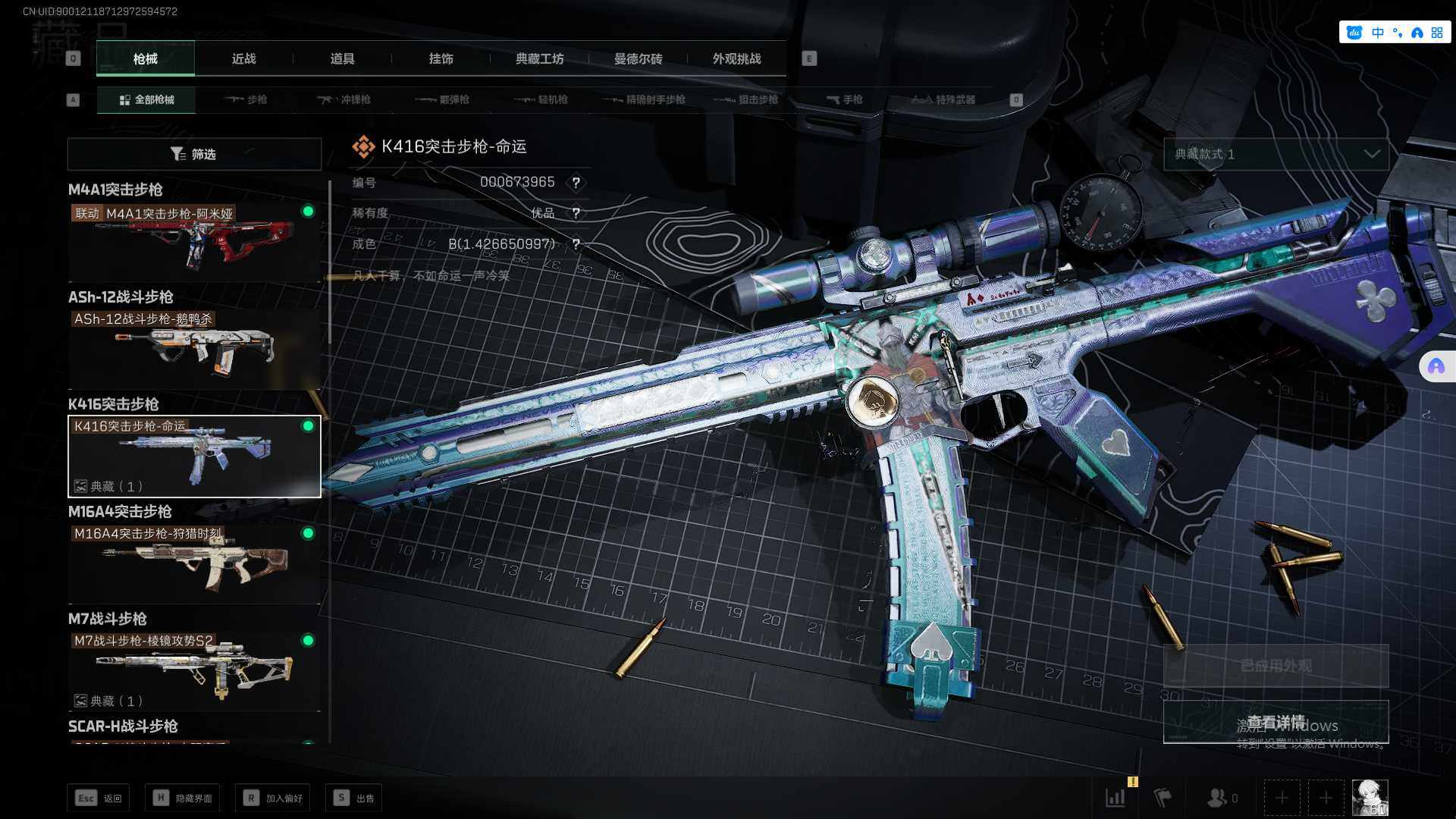Image resolution: width=1456 pixels, height=819 pixels.
Task: Open the question mark beside 稀有度
Action: tap(576, 213)
